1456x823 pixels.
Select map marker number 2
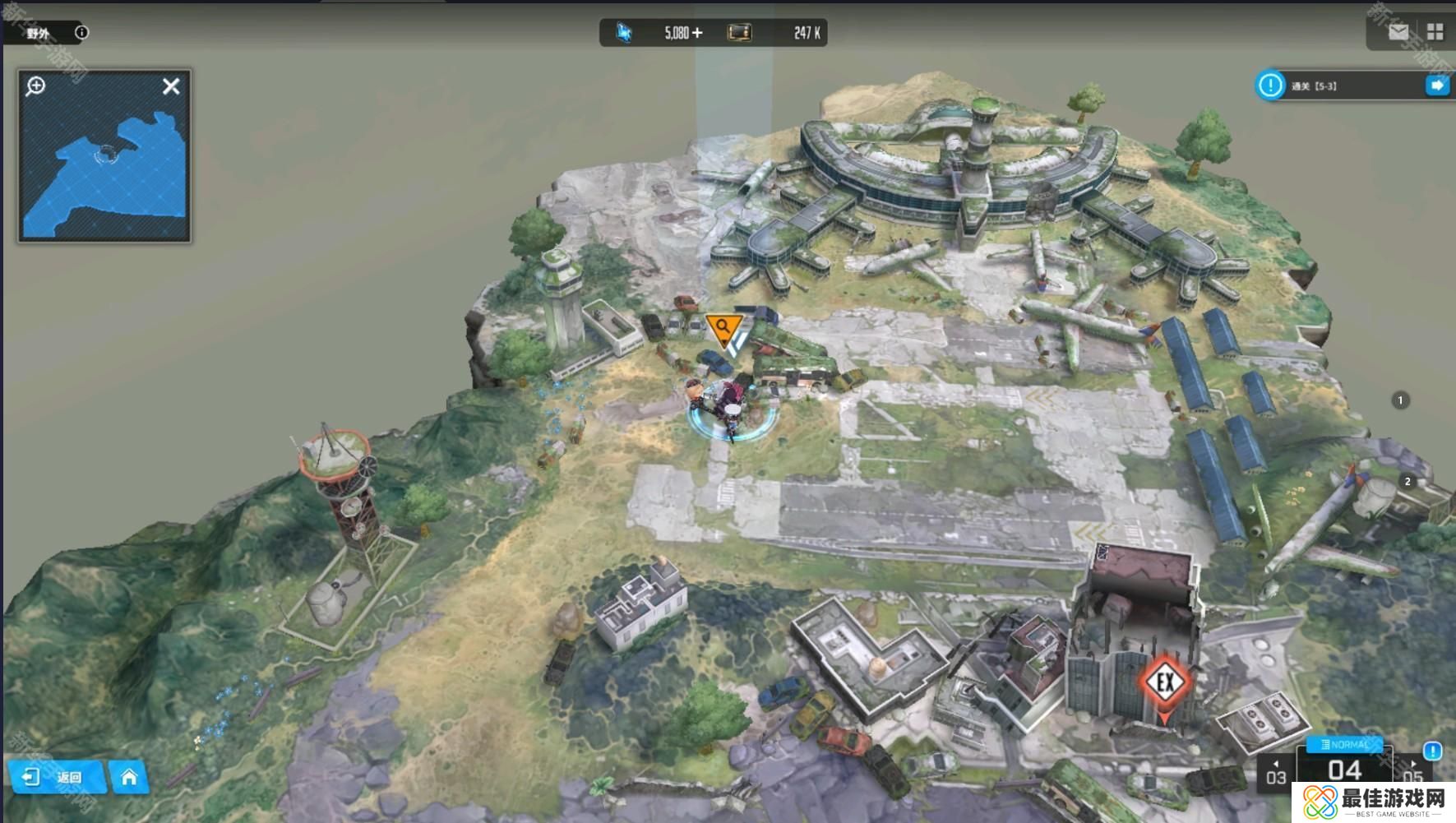point(1407,482)
